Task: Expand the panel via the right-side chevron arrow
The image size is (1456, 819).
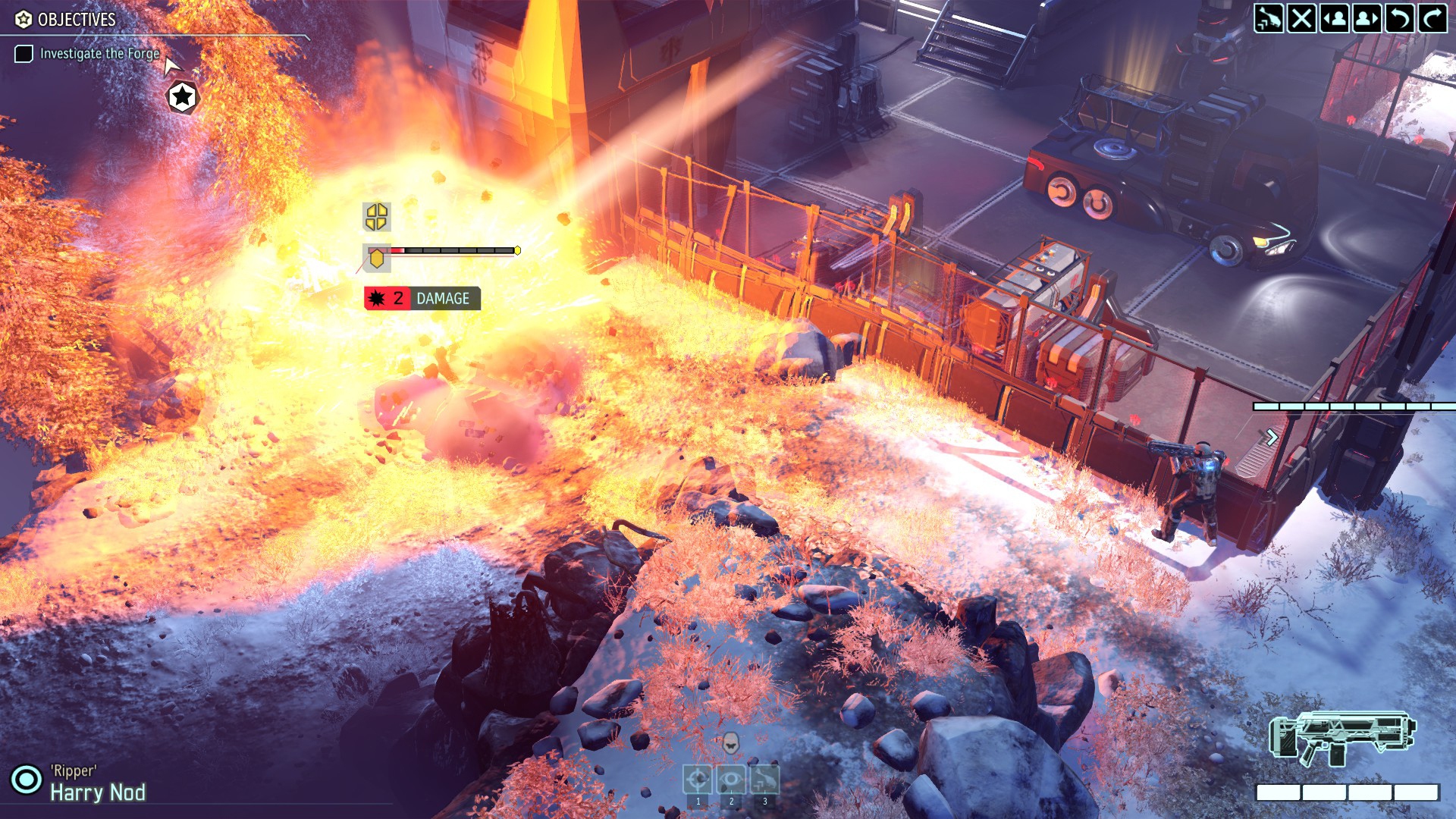Action: click(1272, 436)
